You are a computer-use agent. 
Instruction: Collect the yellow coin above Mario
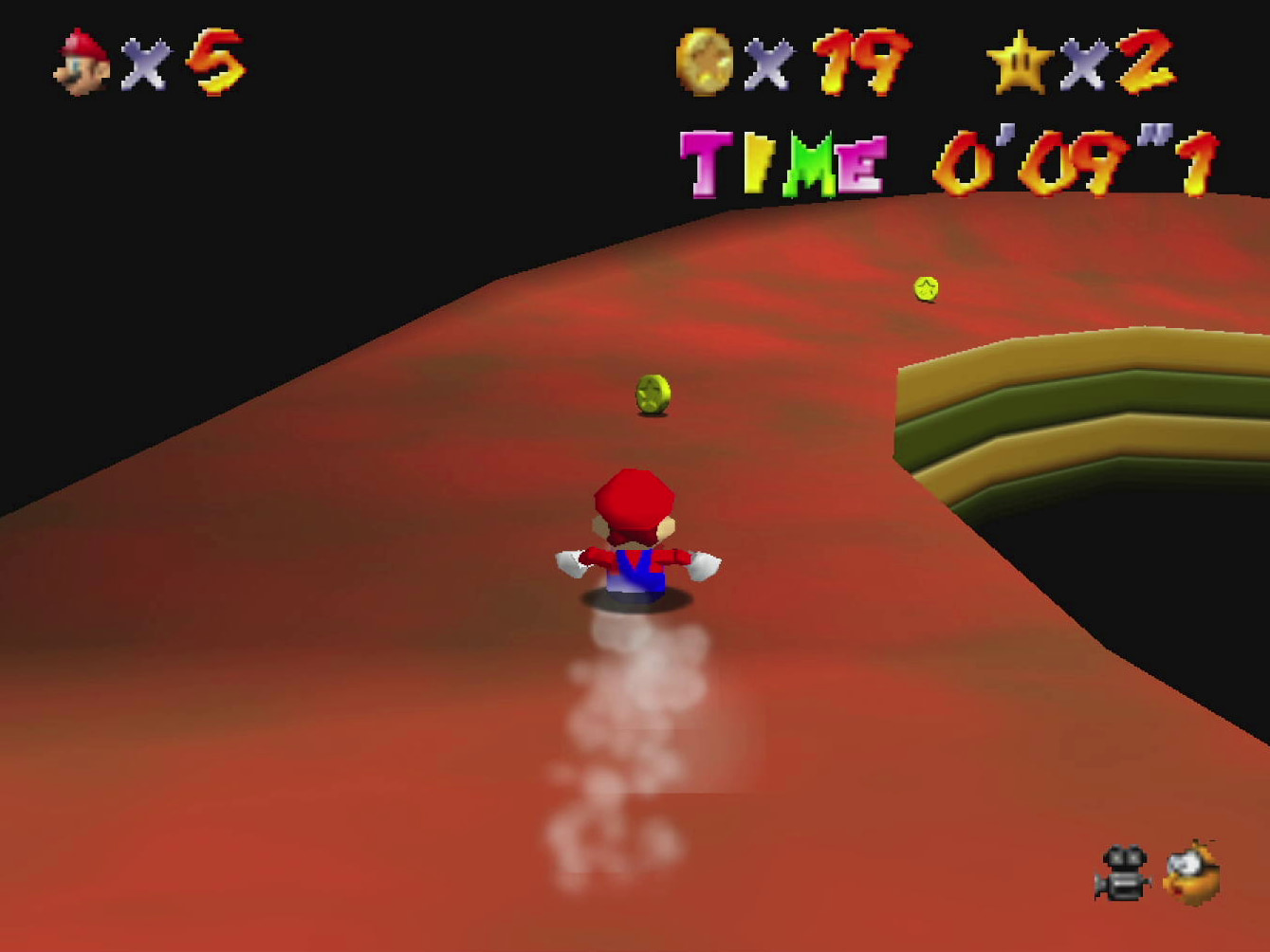[x=651, y=392]
